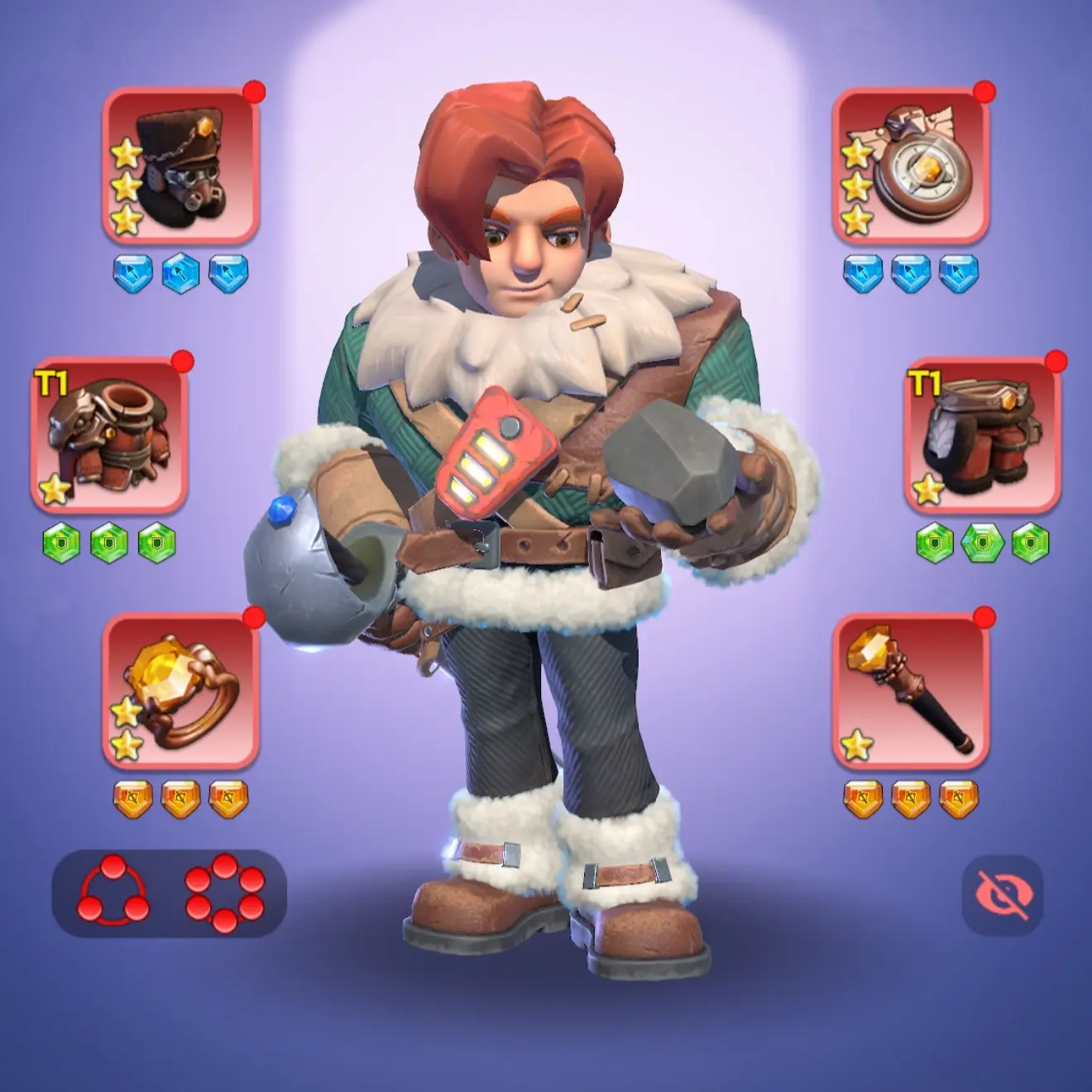
Task: Click the three-dot red triangle icon
Action: 114,893
